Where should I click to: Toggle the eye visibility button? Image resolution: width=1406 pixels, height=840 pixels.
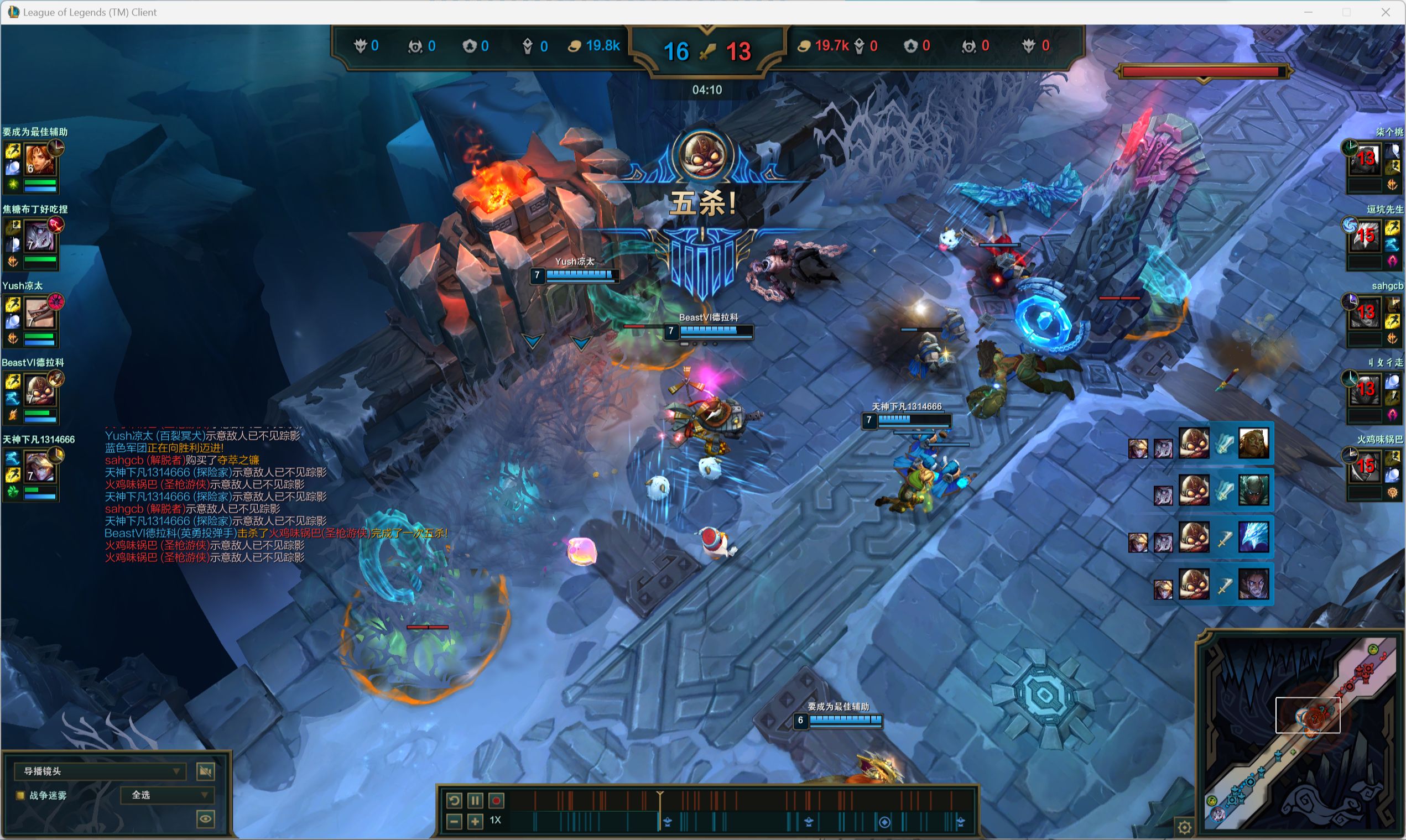[x=205, y=818]
